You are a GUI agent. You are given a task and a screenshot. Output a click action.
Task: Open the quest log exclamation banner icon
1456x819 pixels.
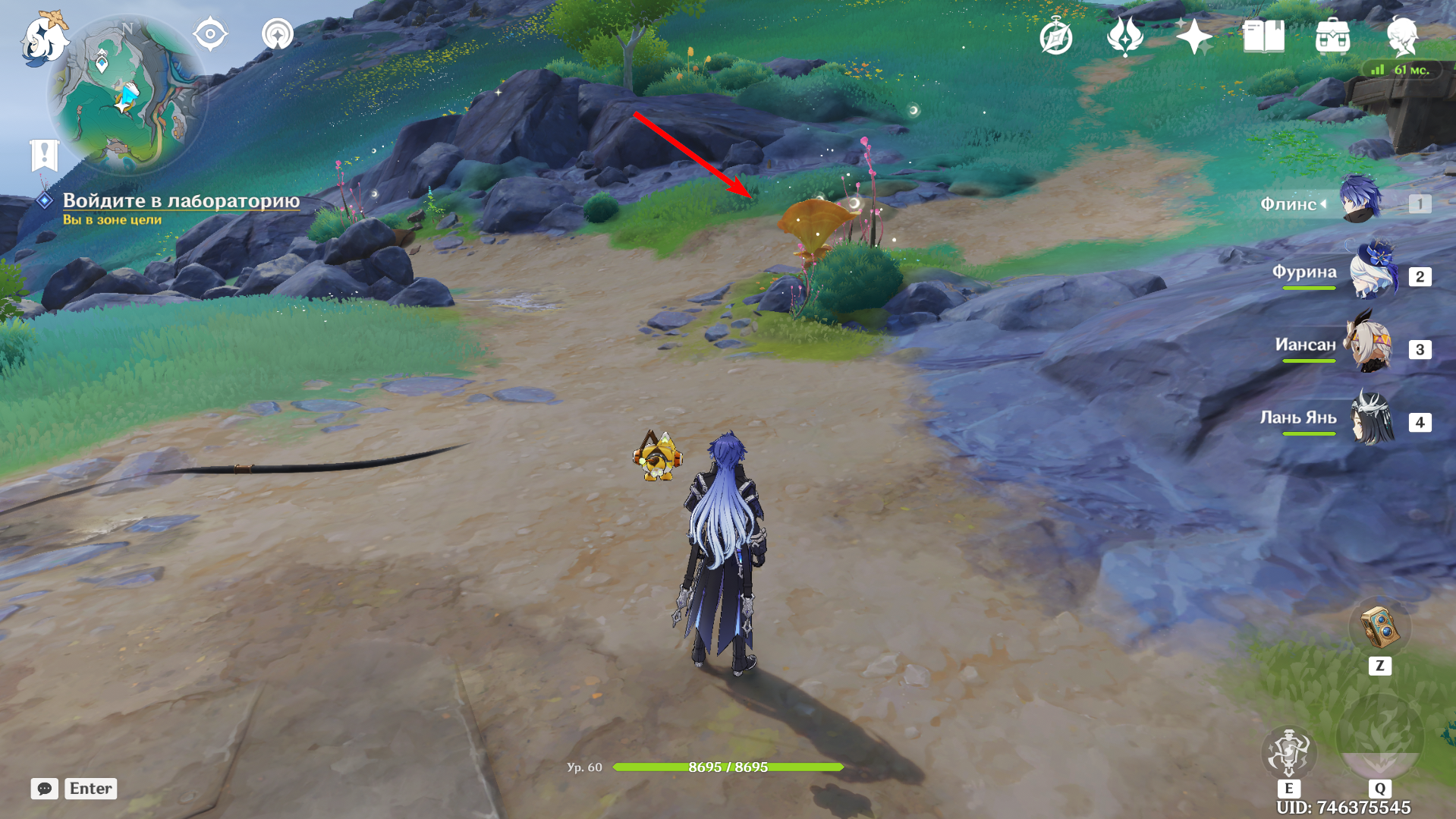pyautogui.click(x=44, y=156)
